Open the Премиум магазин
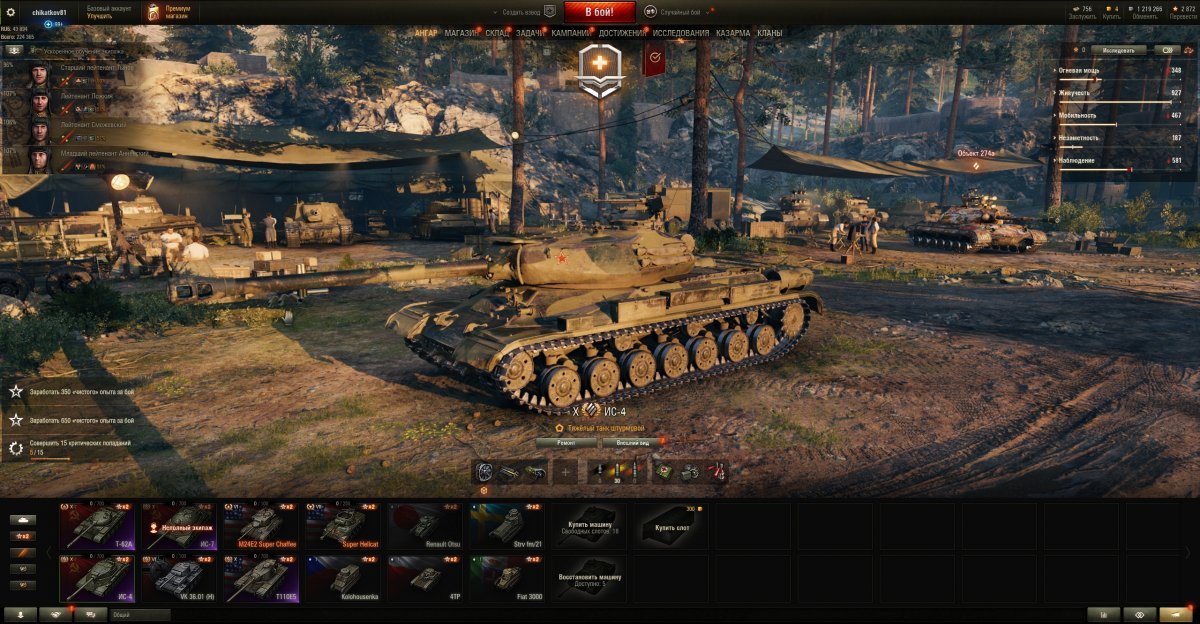The image size is (1200, 624). point(169,12)
